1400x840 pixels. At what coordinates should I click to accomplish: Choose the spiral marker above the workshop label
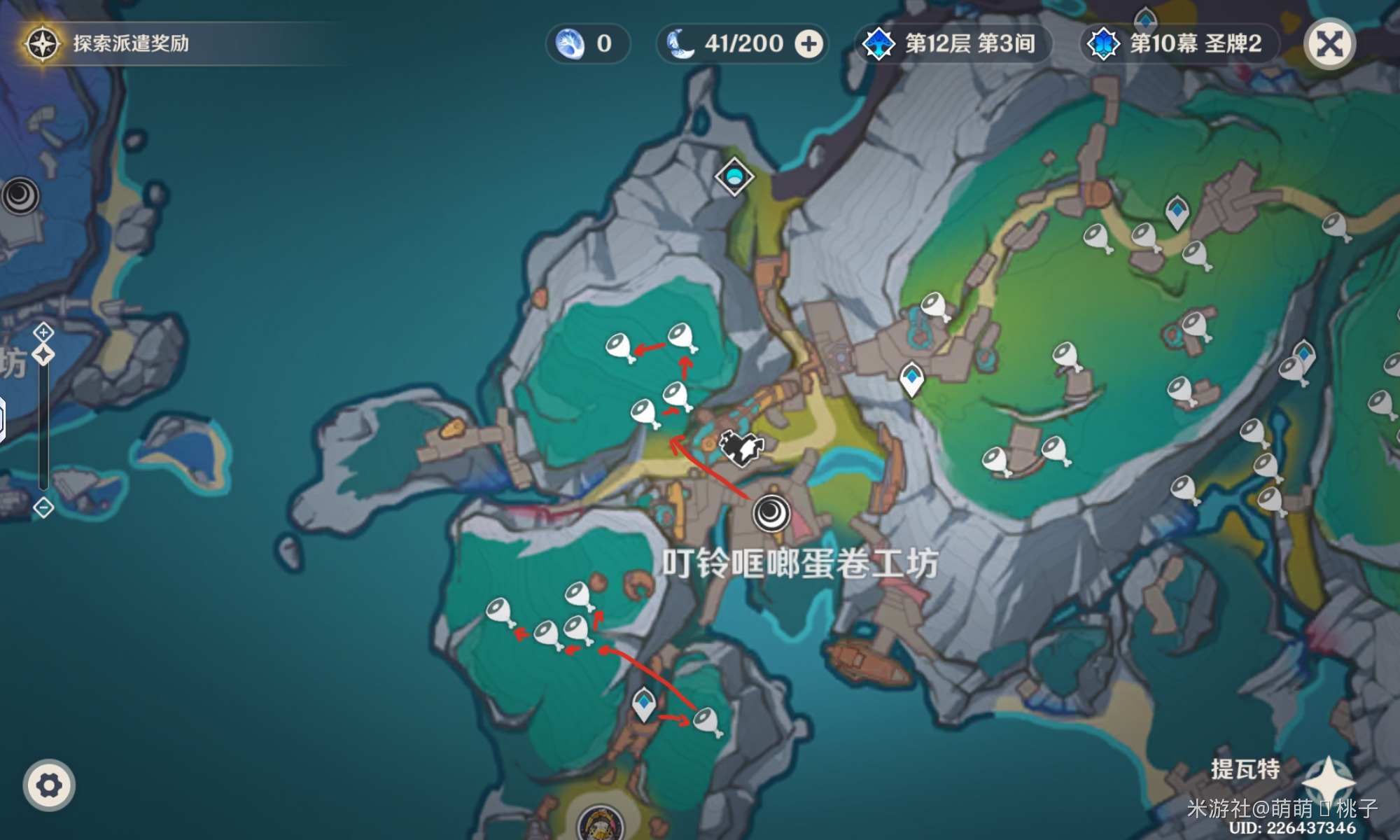(771, 513)
